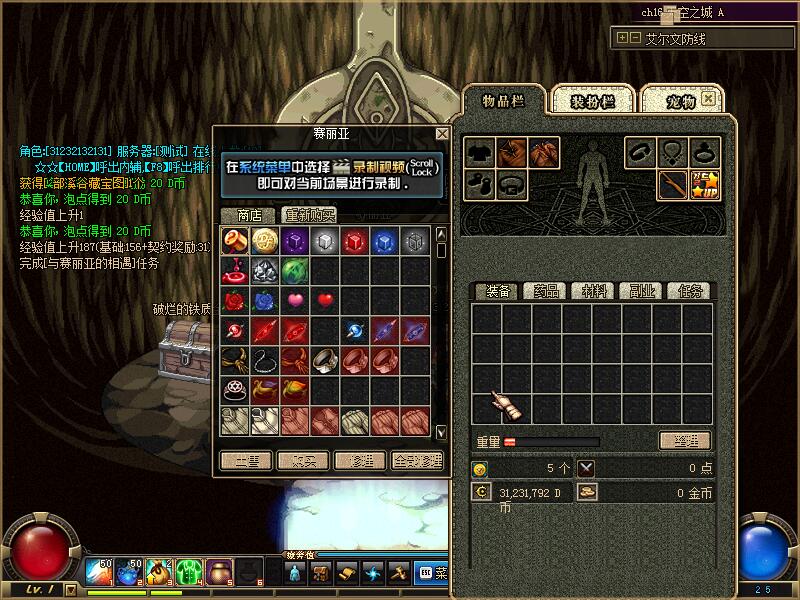
Task: Choose the 全部修理 repair-all button
Action: point(417,461)
